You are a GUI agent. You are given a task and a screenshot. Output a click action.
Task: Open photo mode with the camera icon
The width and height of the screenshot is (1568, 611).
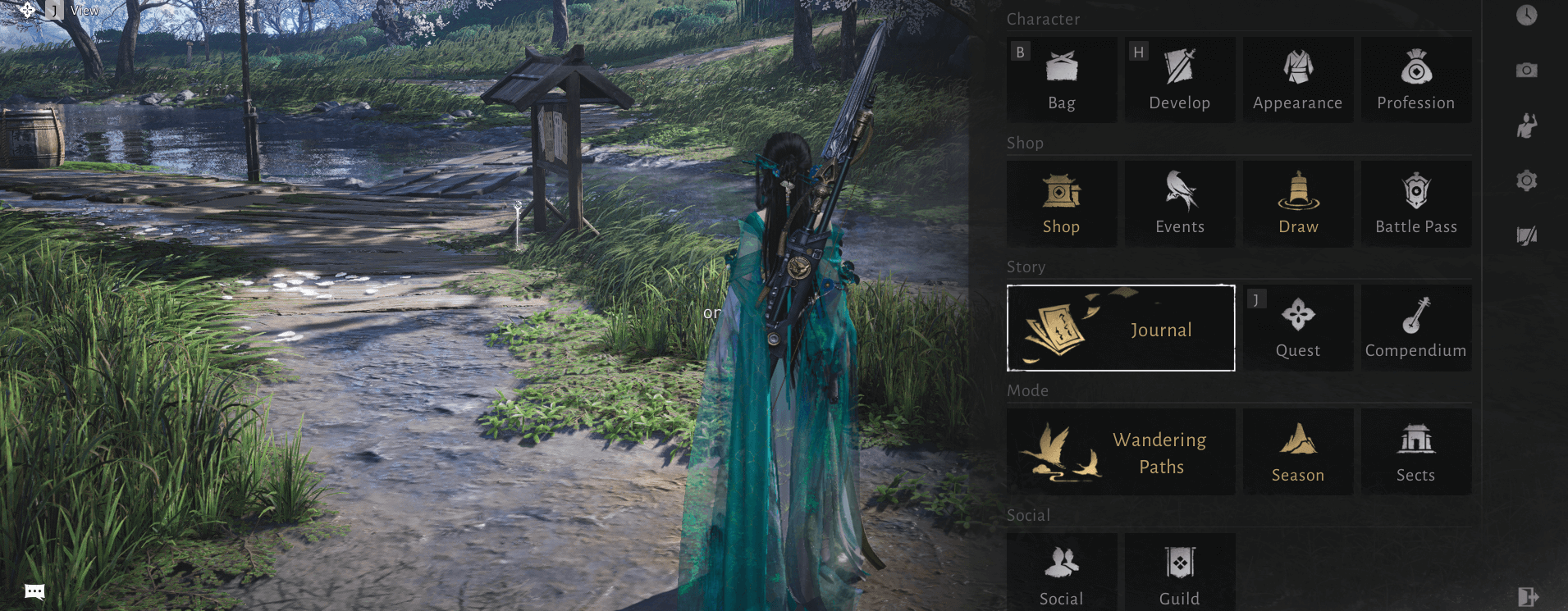(1526, 71)
